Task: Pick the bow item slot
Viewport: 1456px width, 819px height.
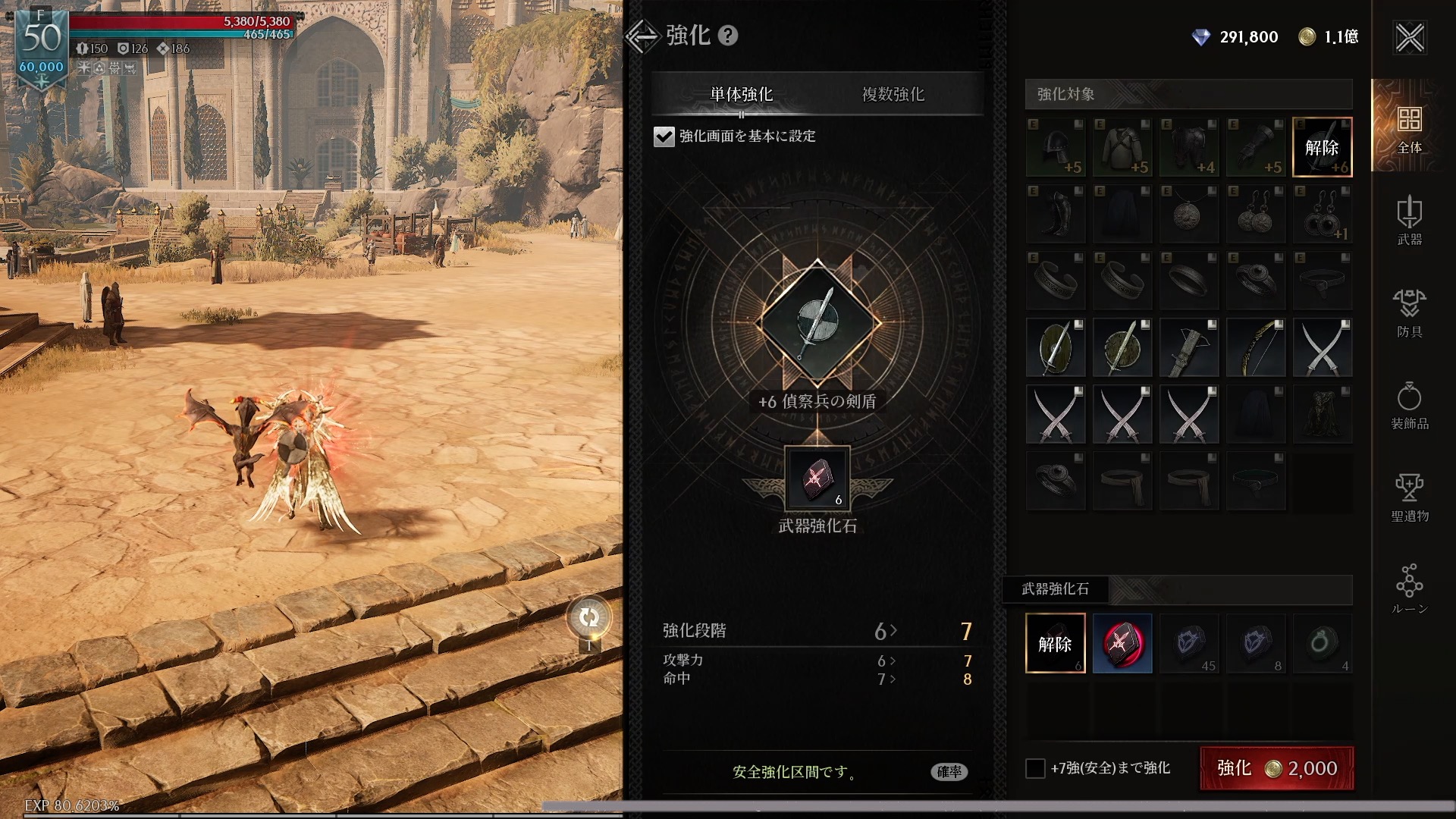Action: click(x=1255, y=348)
